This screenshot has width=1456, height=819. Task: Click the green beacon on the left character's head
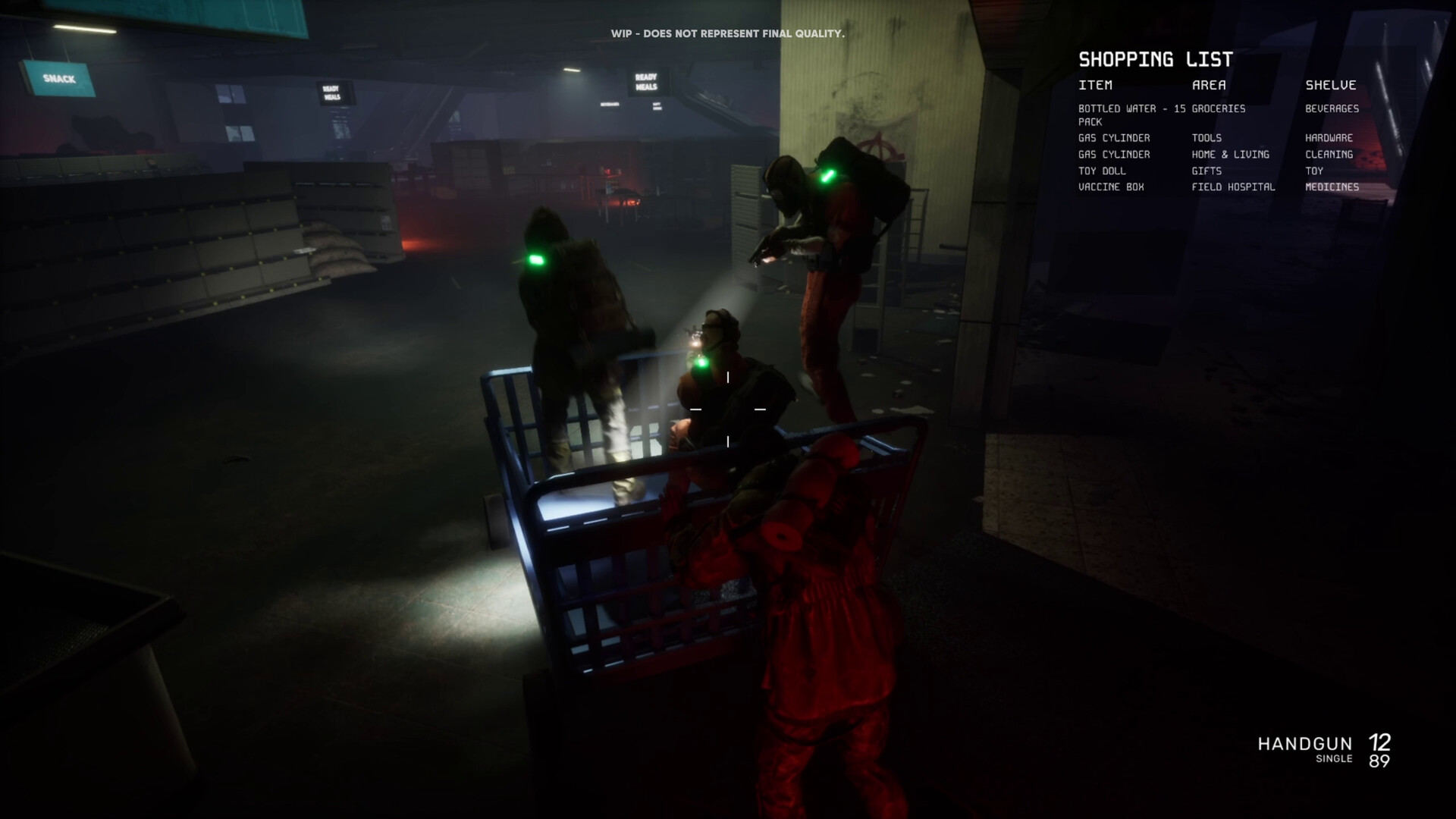535,260
